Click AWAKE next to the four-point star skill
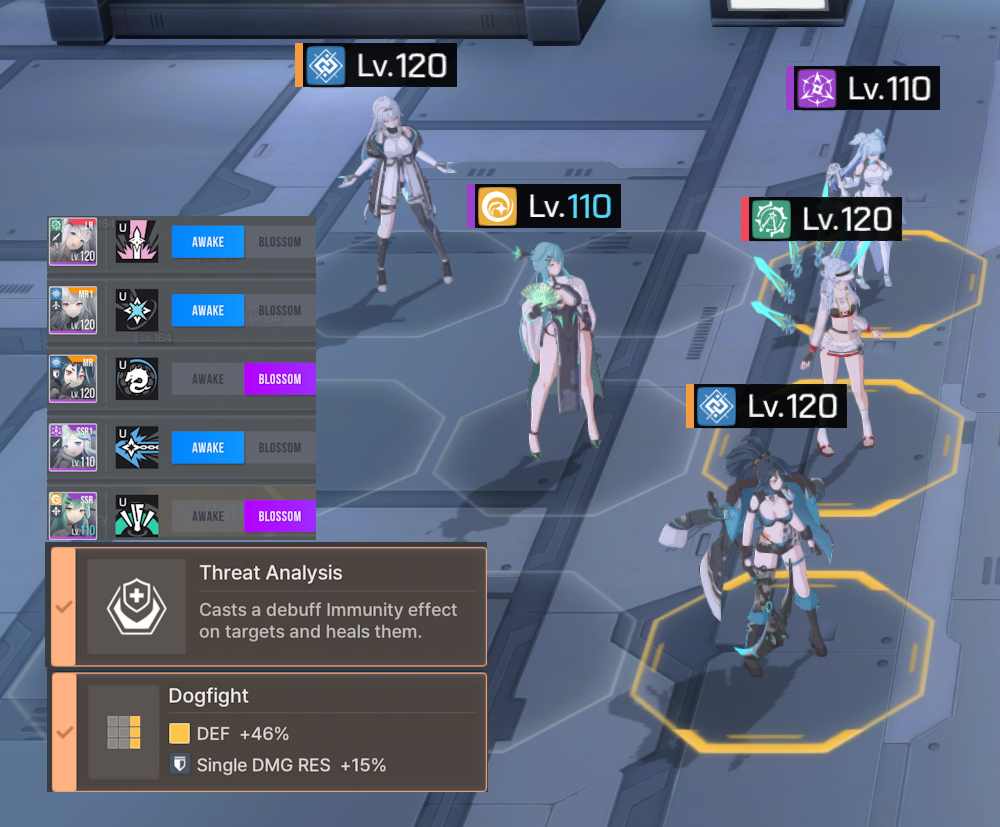This screenshot has height=827, width=1000. (208, 310)
